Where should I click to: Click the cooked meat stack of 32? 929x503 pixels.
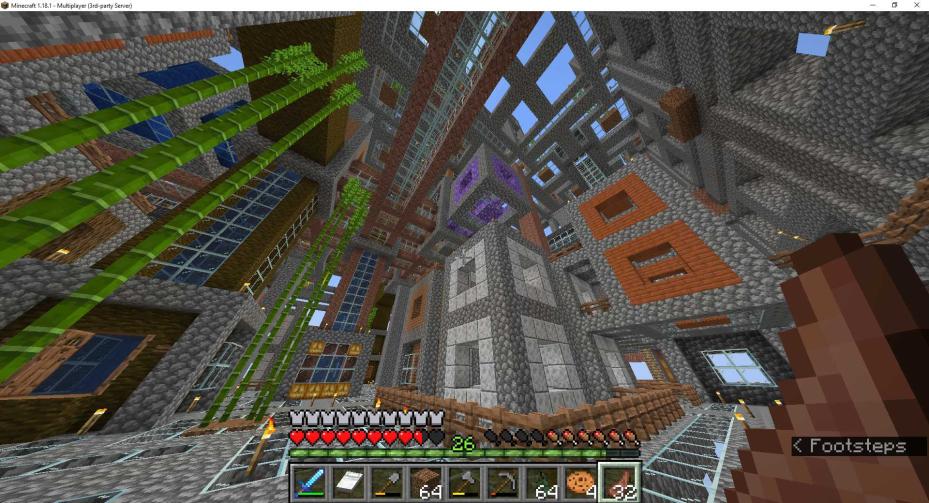pyautogui.click(x=618, y=483)
